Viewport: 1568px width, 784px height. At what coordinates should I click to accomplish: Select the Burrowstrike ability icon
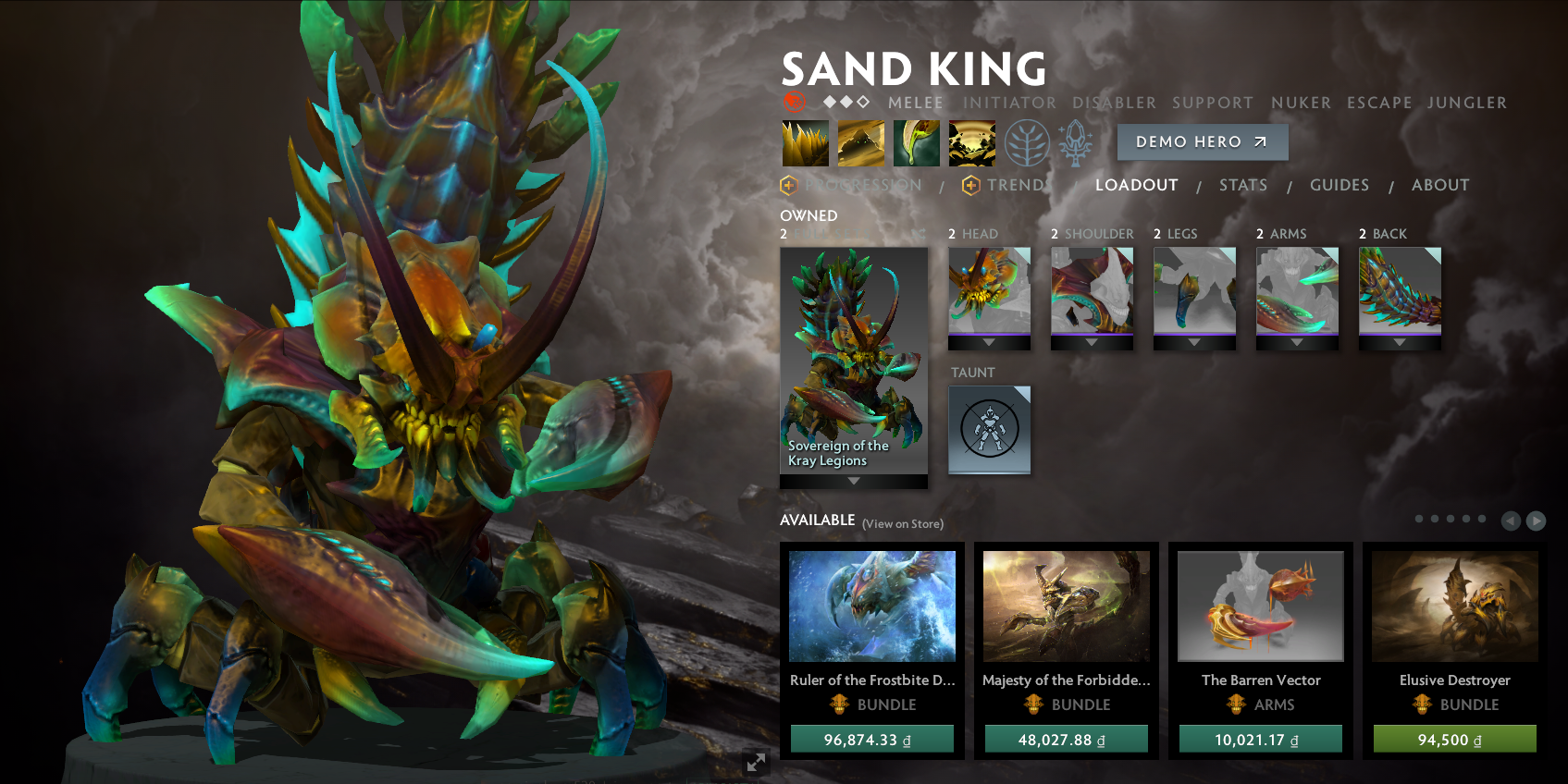[x=804, y=142]
